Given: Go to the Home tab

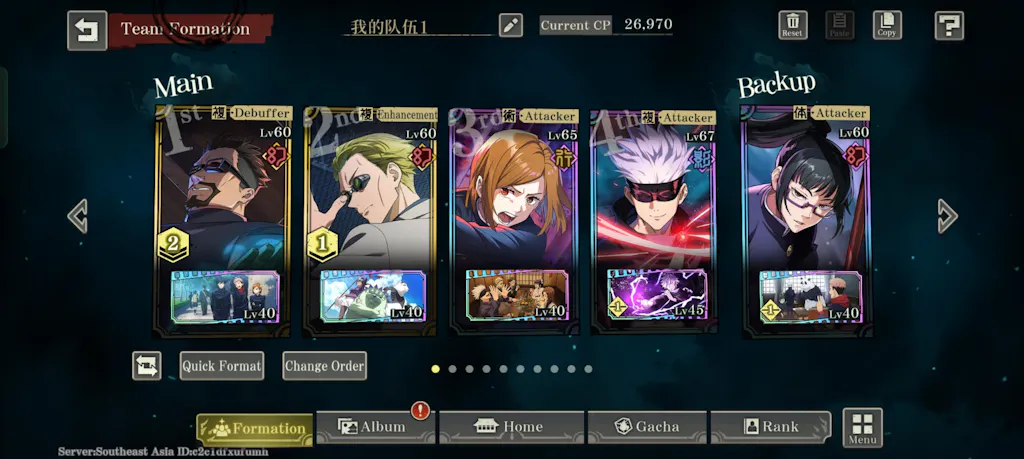Looking at the screenshot, I should (511, 427).
